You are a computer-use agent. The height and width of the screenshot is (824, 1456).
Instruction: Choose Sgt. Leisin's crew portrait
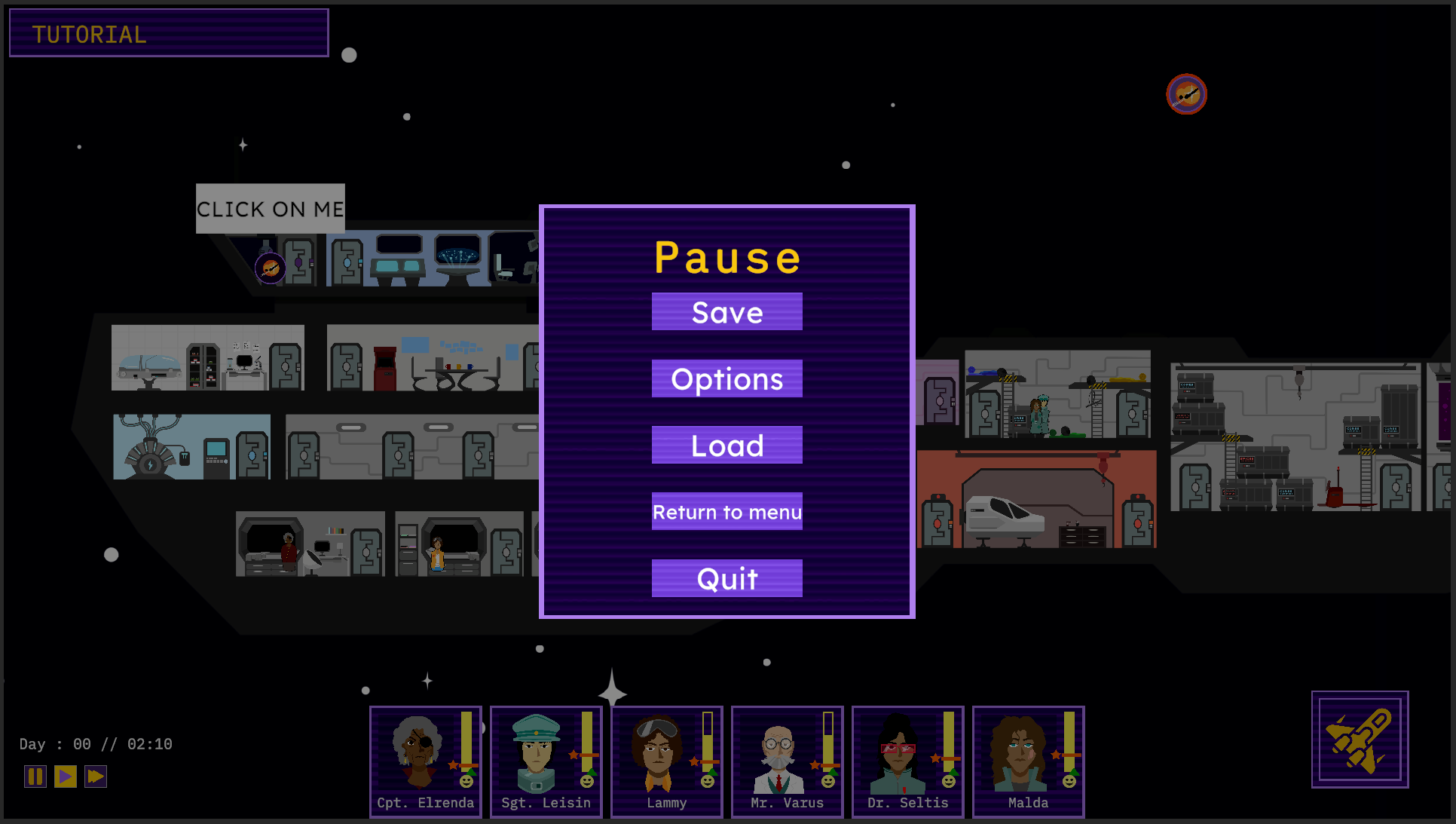[x=546, y=761]
